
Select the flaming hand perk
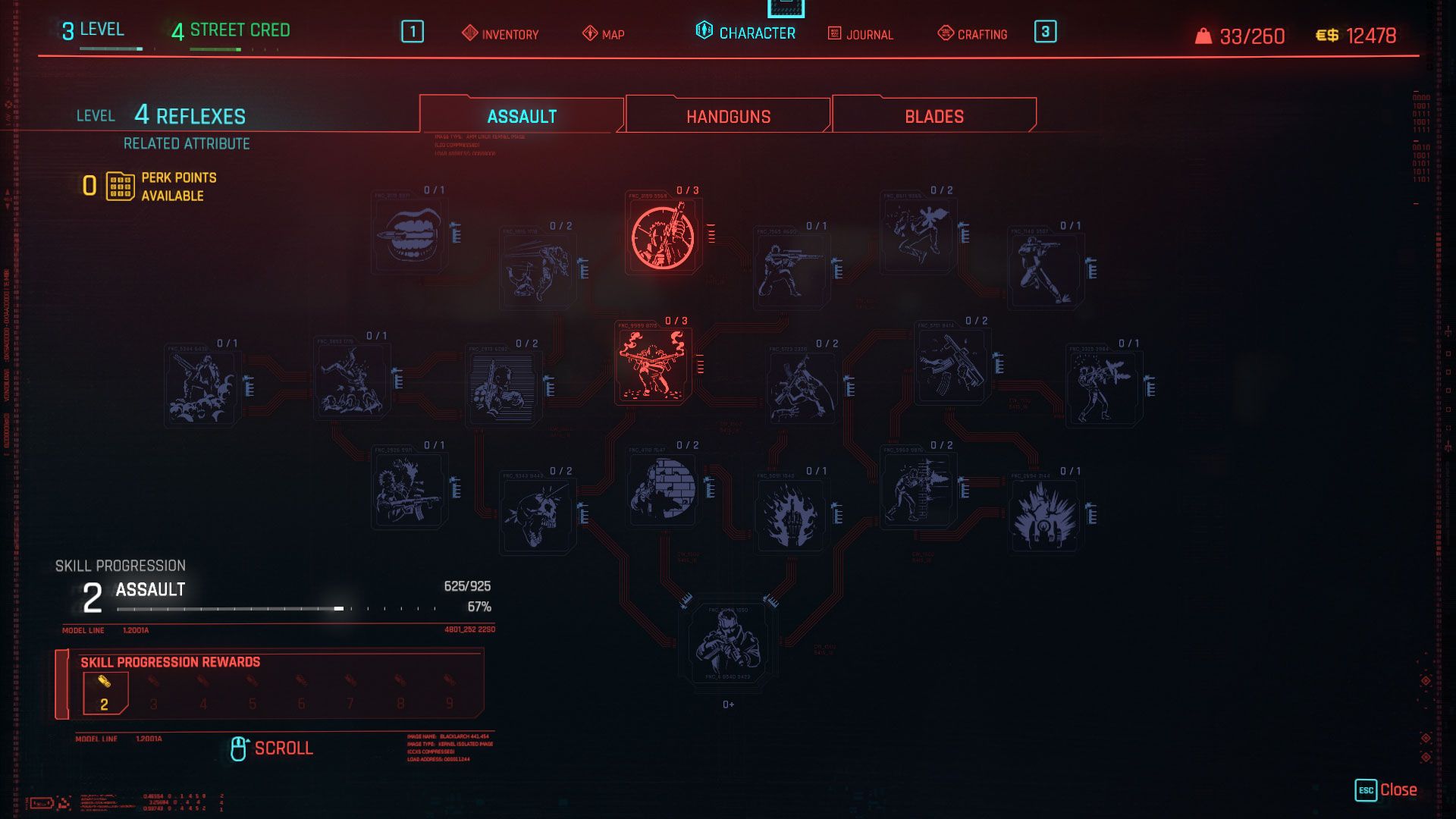[x=792, y=516]
